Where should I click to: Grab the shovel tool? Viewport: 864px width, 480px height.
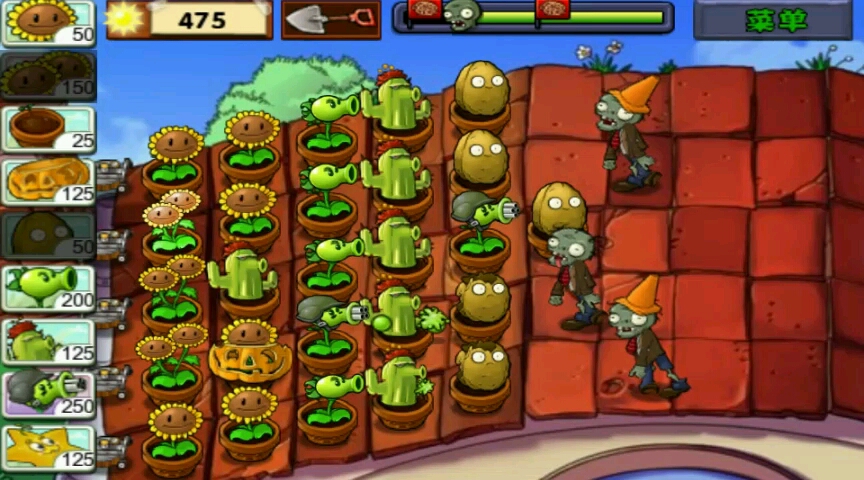coord(330,19)
